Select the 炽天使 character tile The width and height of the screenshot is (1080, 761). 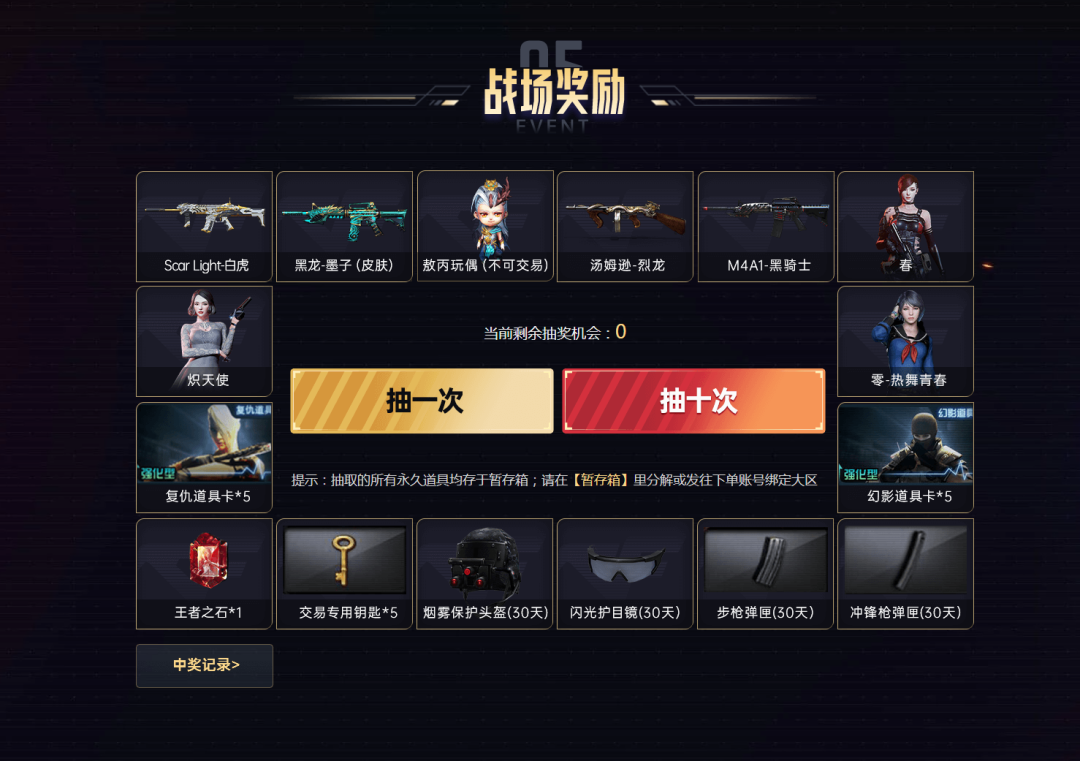coord(205,341)
